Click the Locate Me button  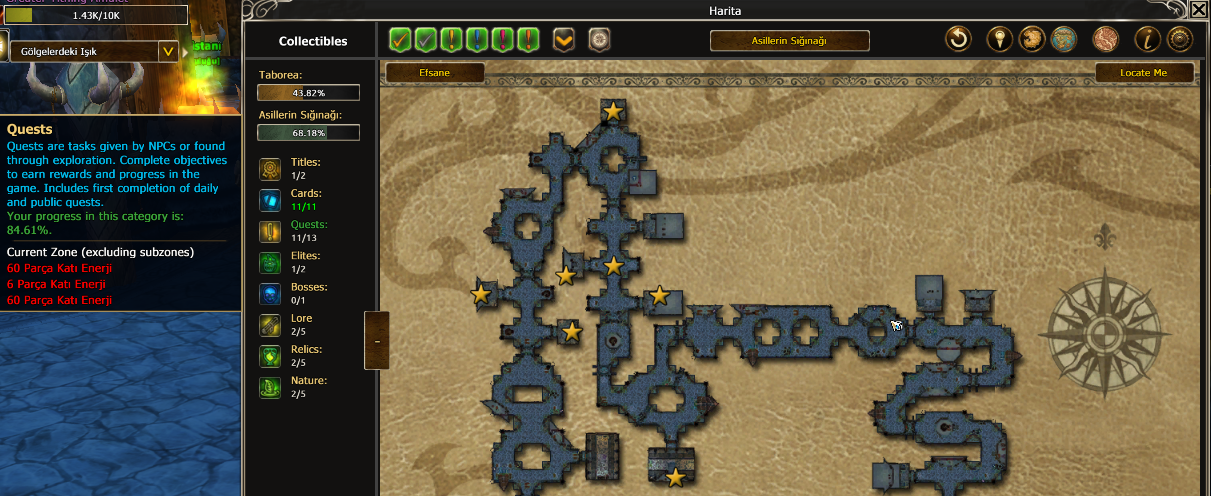point(1144,73)
